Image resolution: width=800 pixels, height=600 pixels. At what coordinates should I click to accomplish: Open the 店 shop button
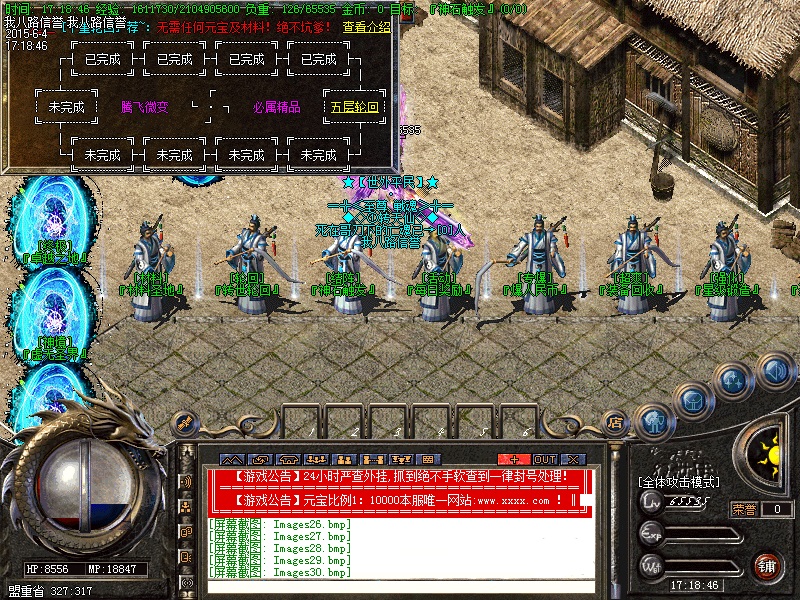pos(615,423)
